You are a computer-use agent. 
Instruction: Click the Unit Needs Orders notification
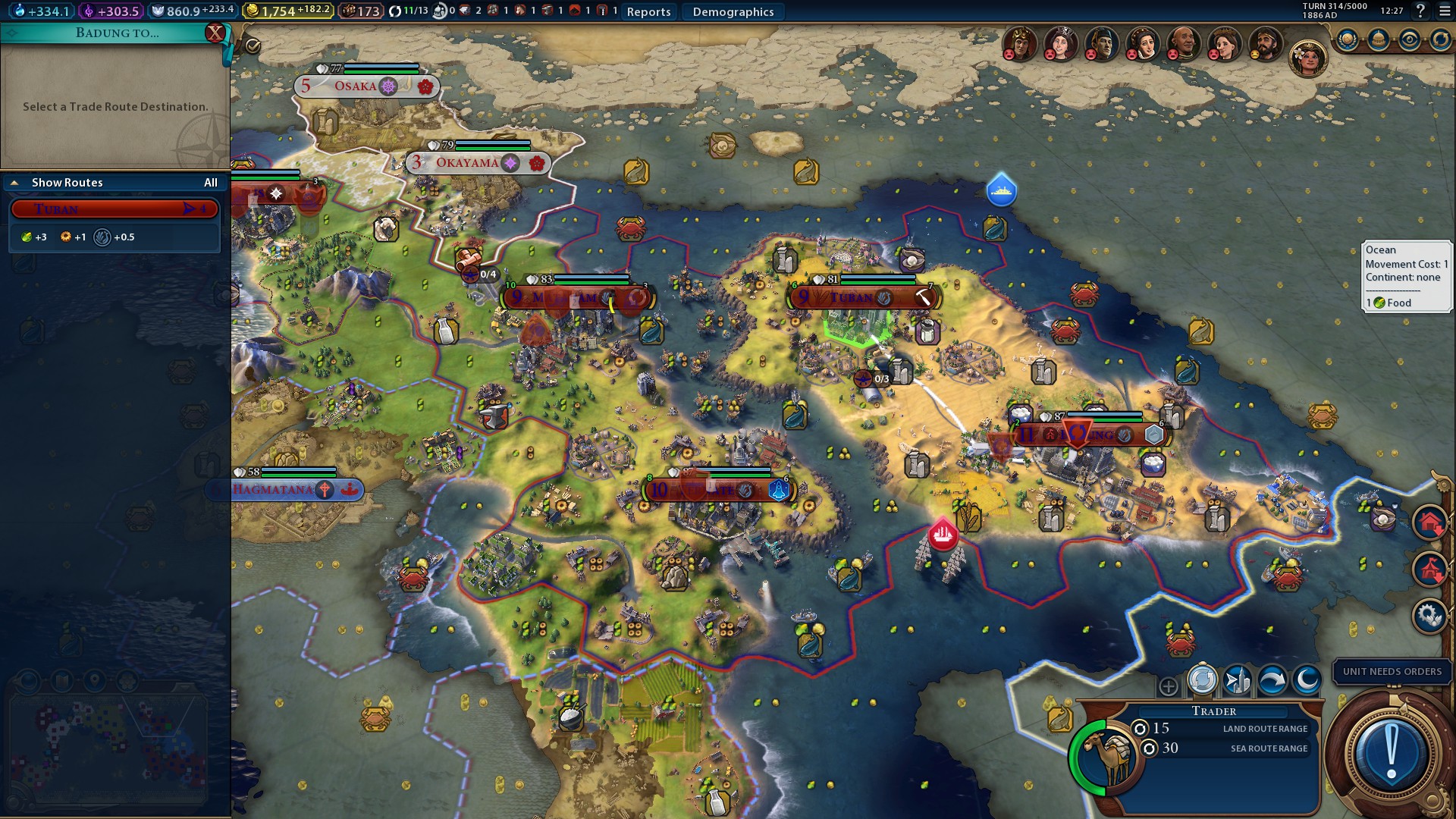(1392, 672)
